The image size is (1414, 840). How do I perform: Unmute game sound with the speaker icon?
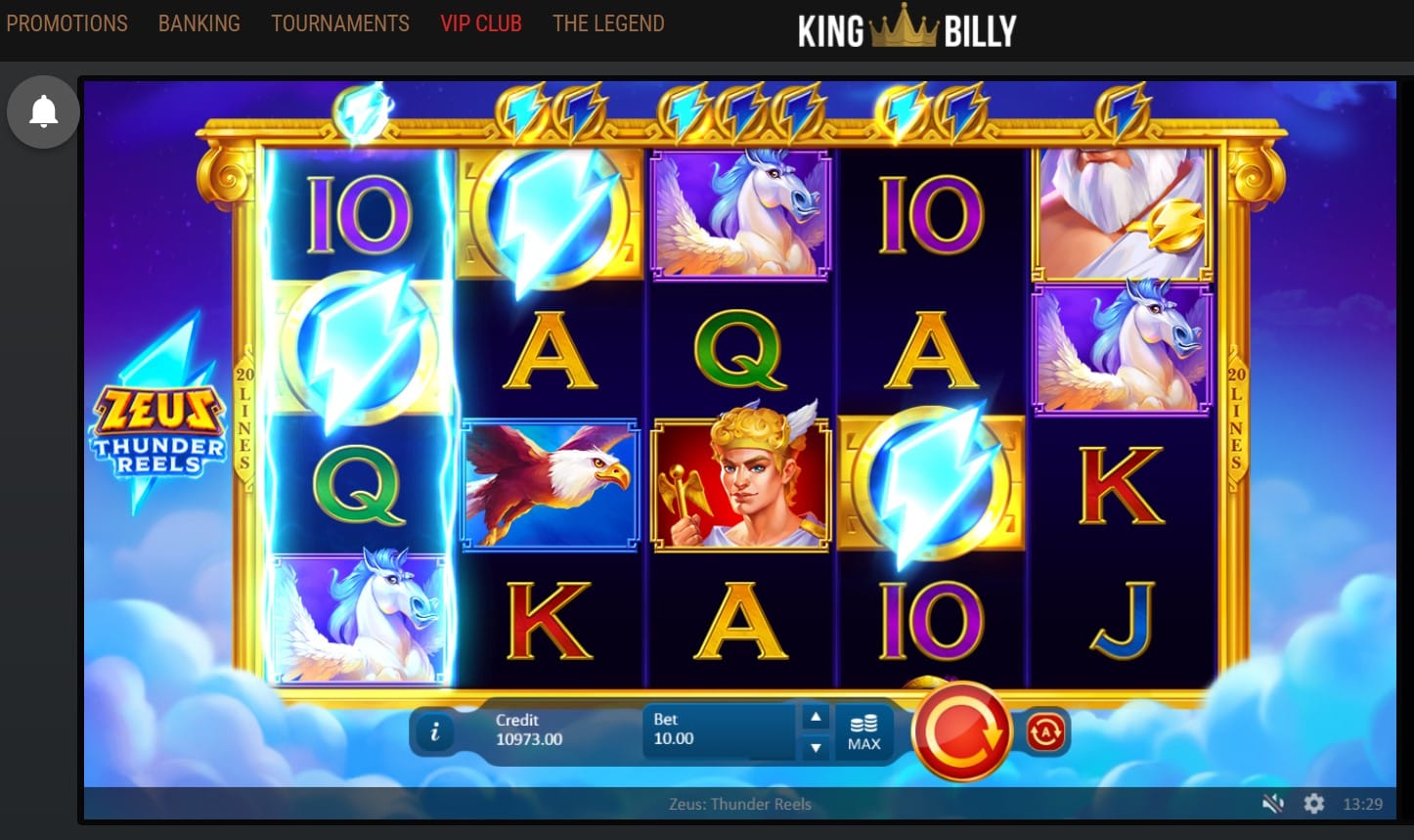click(x=1273, y=804)
